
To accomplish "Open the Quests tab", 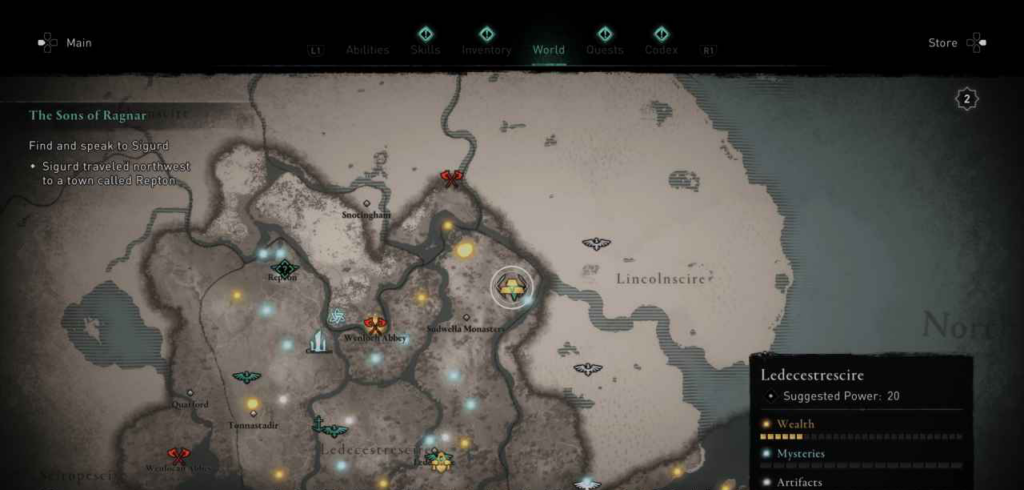I will tap(604, 50).
